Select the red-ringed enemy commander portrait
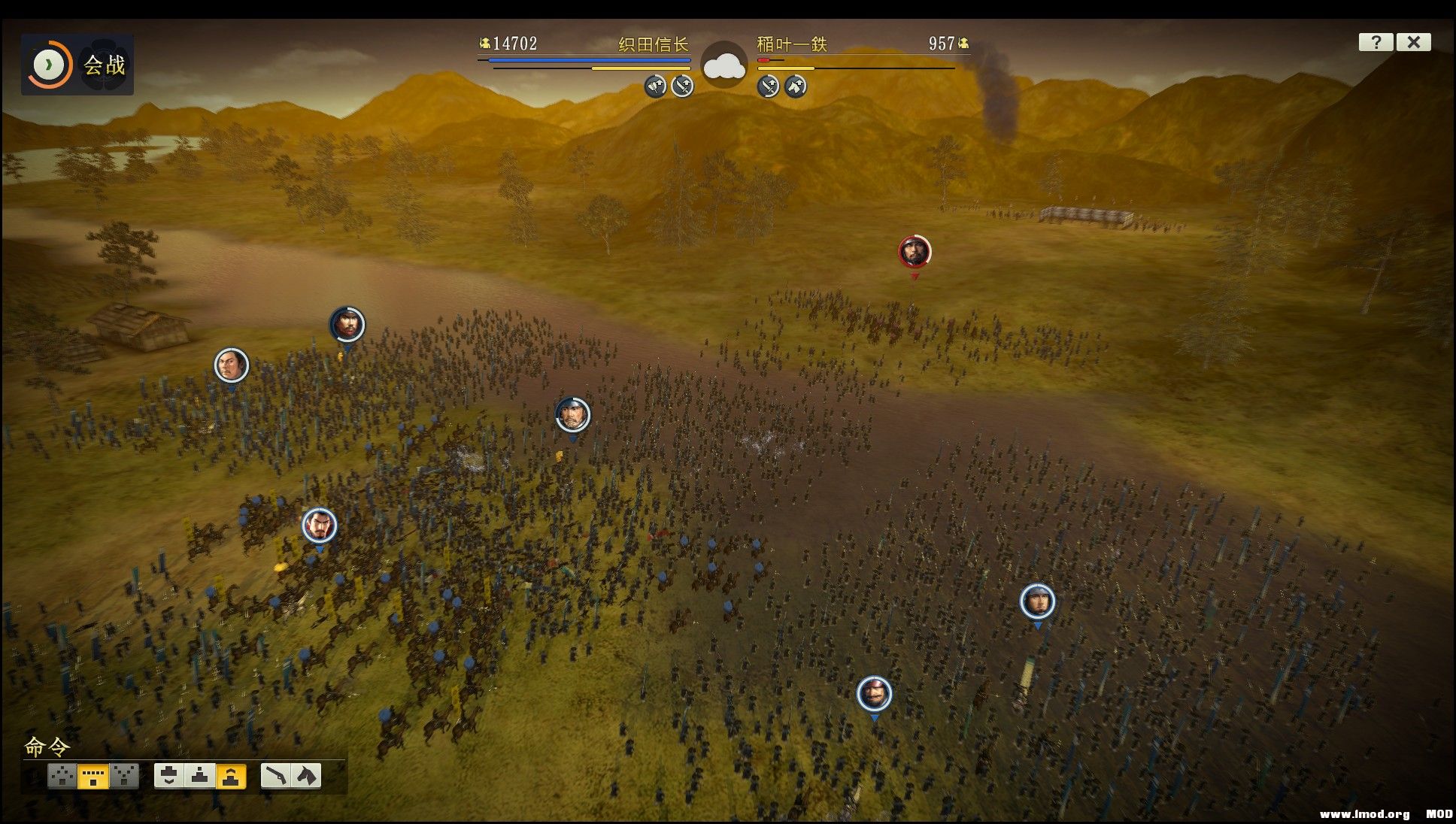This screenshot has width=1456, height=824. pyautogui.click(x=915, y=252)
